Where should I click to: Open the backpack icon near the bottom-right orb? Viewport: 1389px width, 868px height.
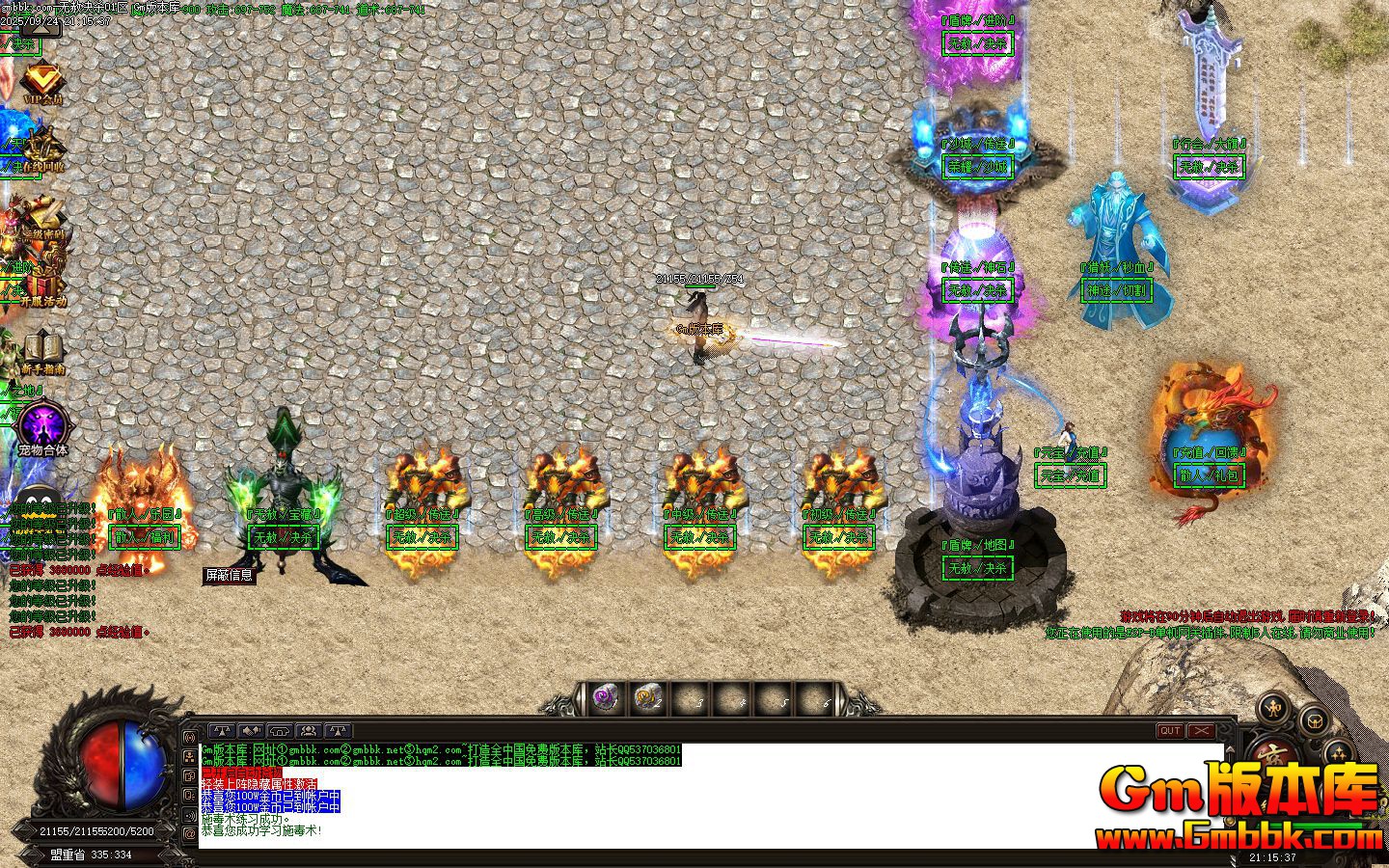(x=1314, y=721)
